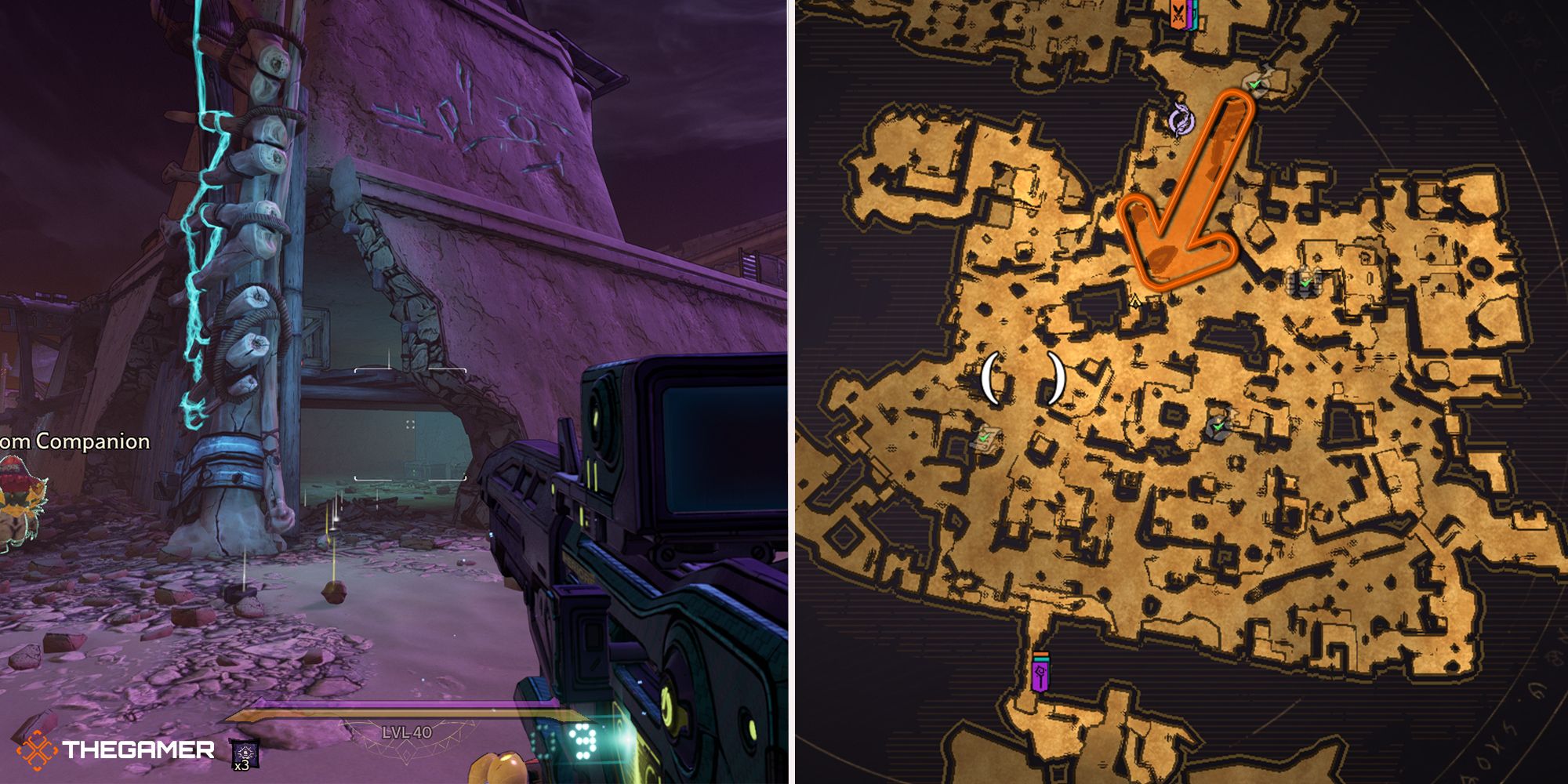Select the completed scroll marker on the map's left
1568x784 pixels.
point(988,441)
